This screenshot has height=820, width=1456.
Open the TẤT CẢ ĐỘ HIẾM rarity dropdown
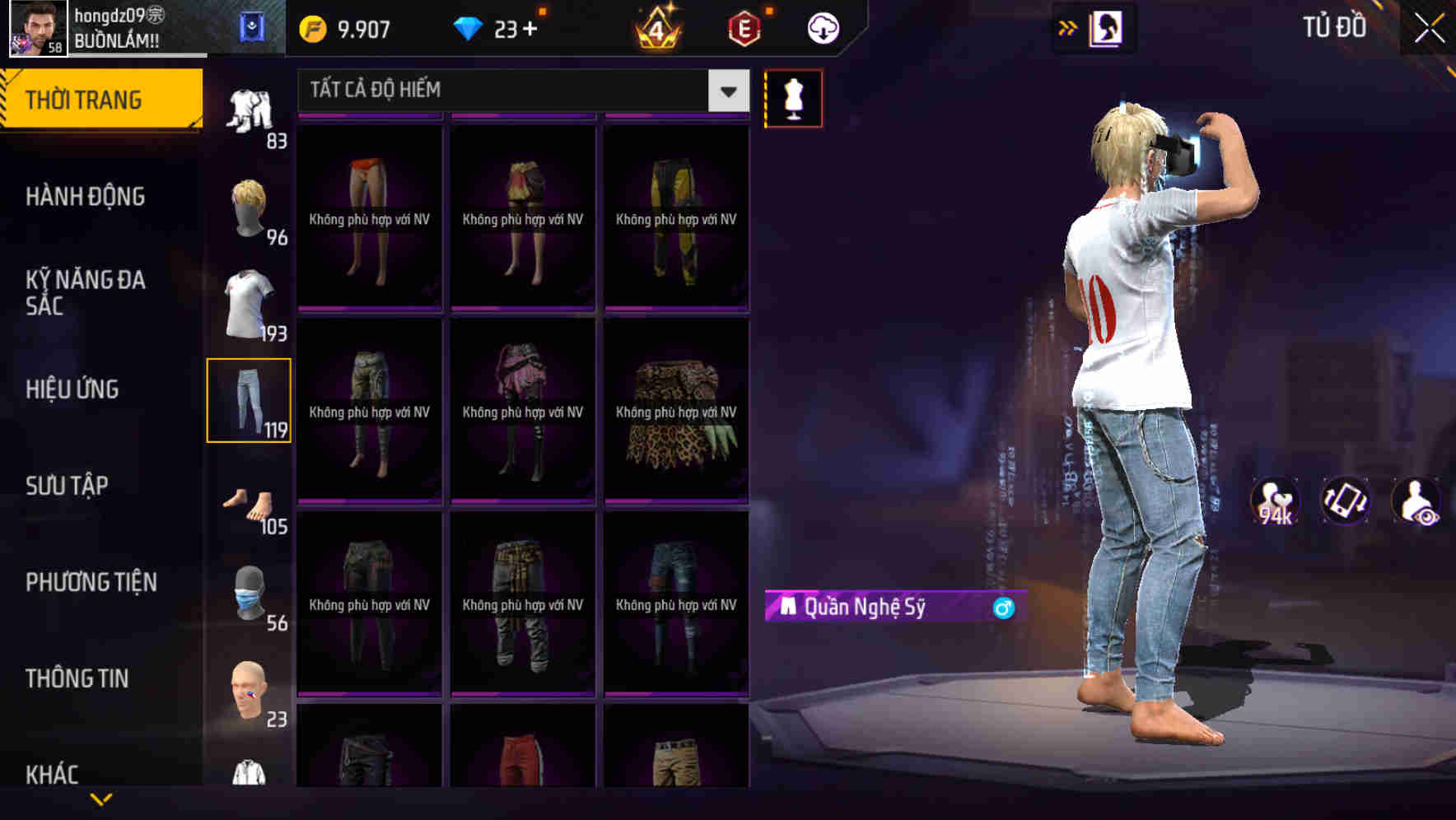pyautogui.click(x=519, y=91)
